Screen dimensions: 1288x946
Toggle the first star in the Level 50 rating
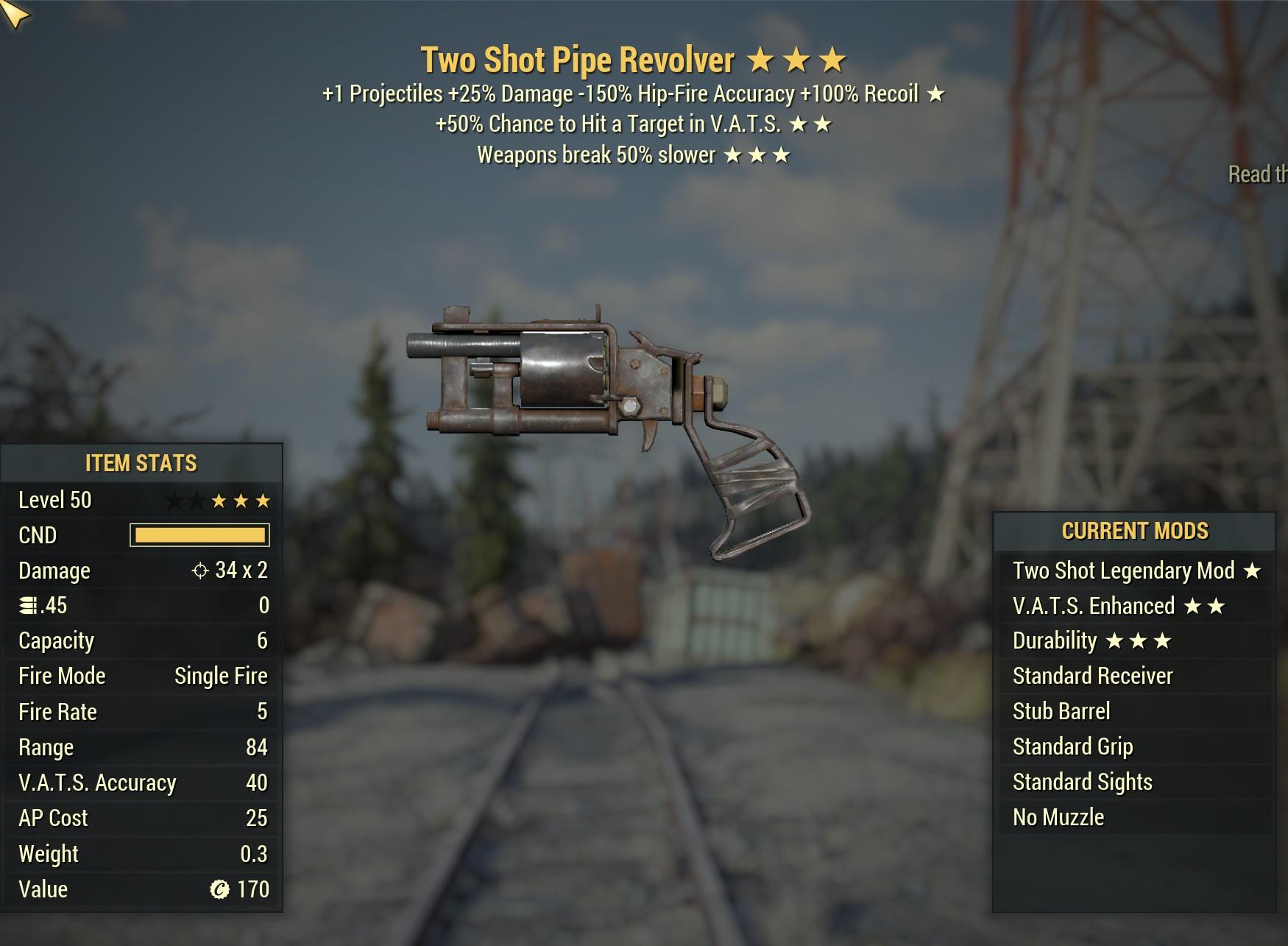177,499
